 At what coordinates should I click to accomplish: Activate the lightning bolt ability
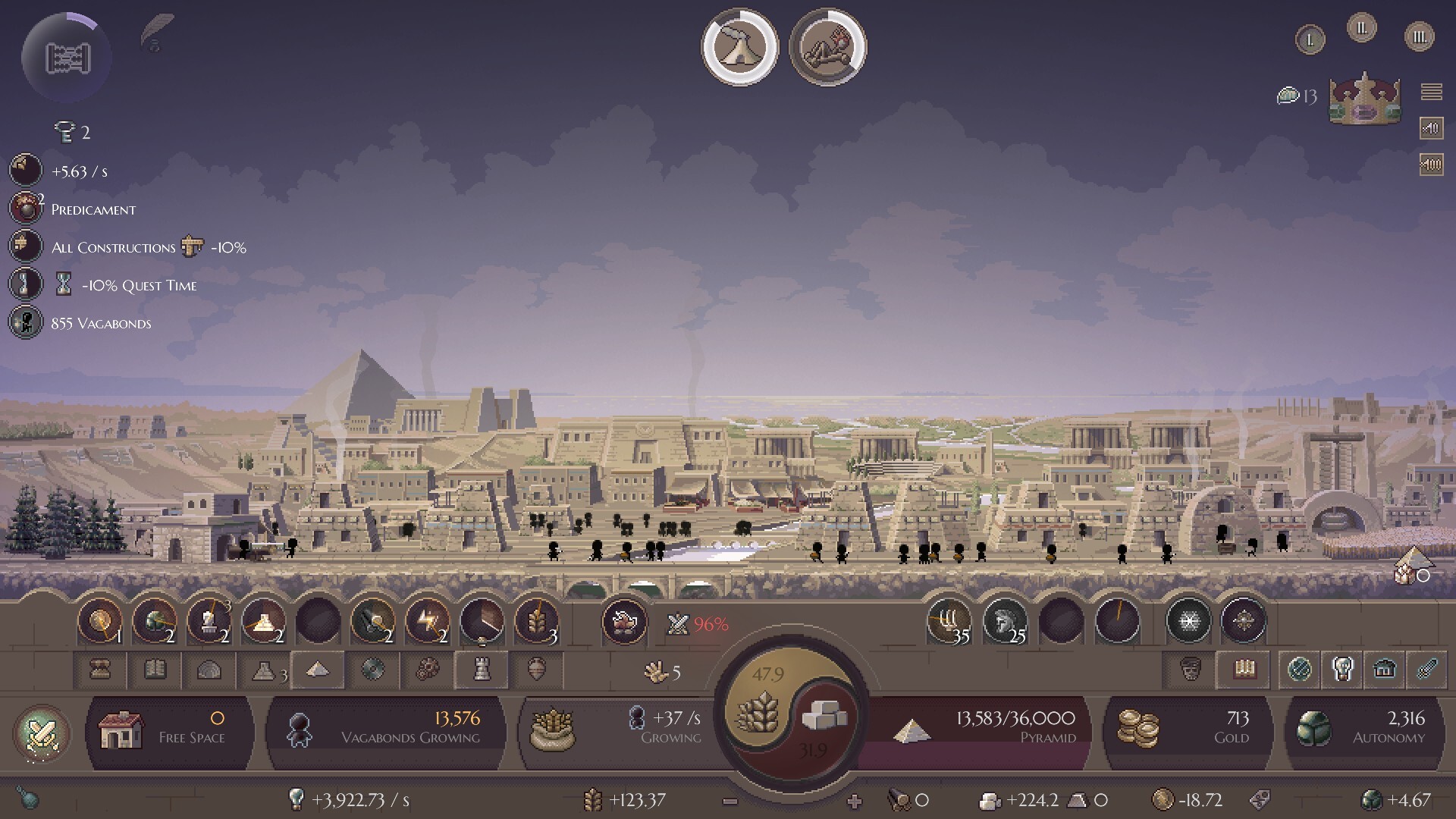pos(426,622)
